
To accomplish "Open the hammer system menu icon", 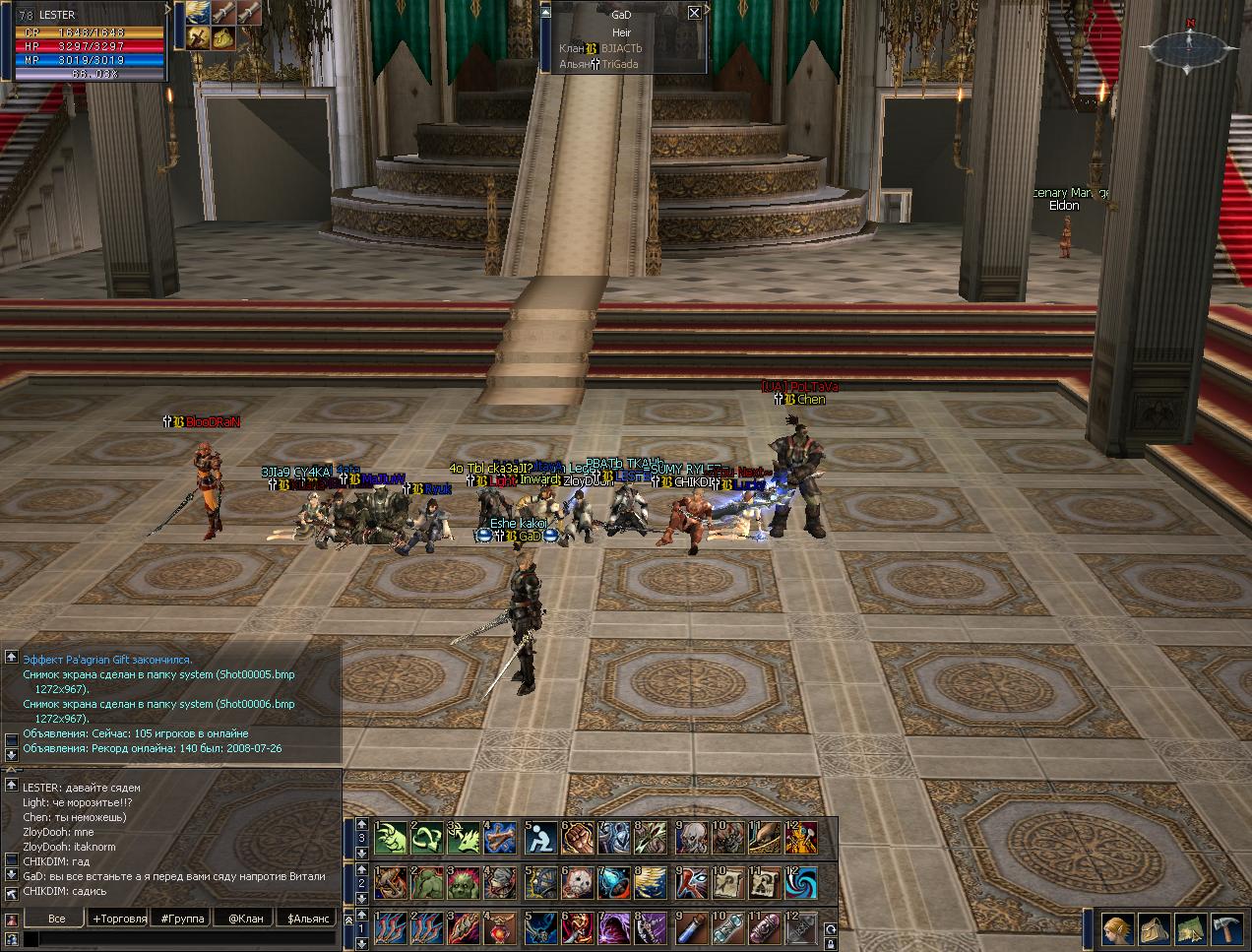I will (1228, 929).
